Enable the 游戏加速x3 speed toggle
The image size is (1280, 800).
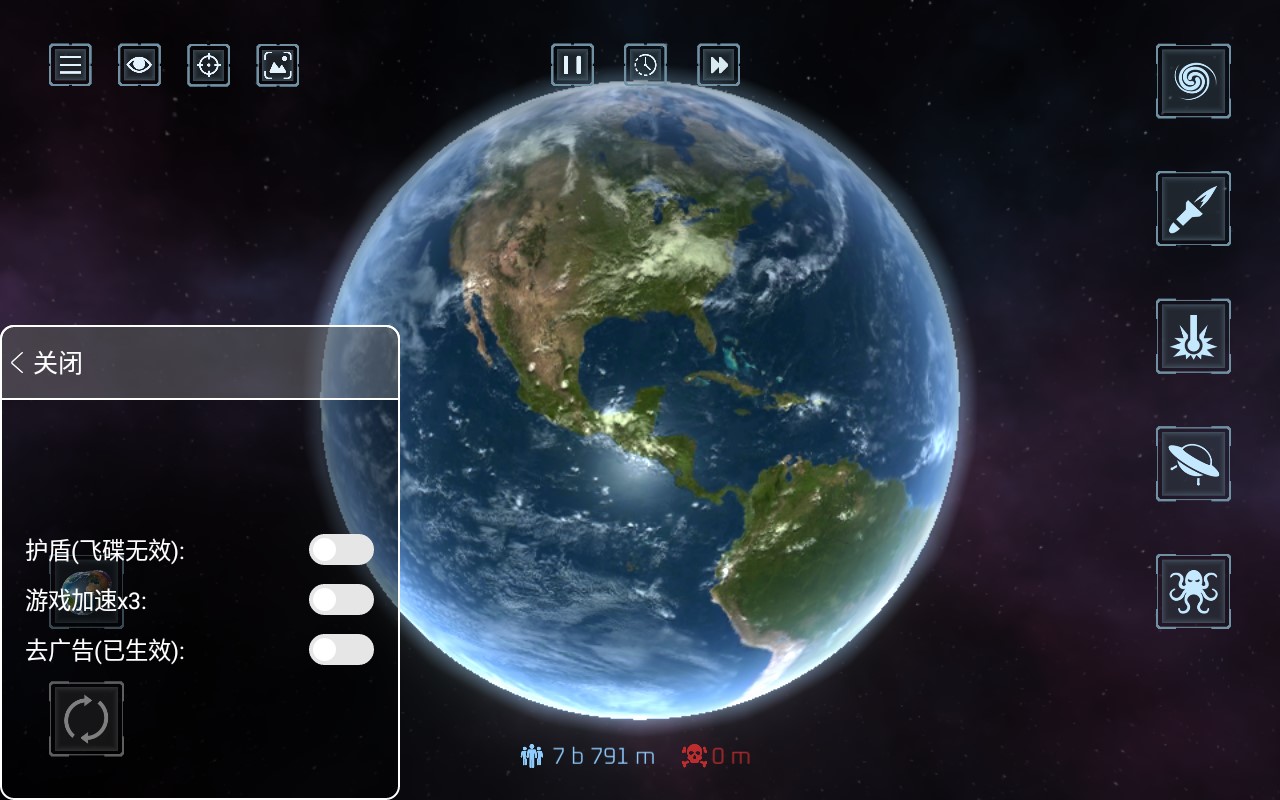pyautogui.click(x=341, y=599)
